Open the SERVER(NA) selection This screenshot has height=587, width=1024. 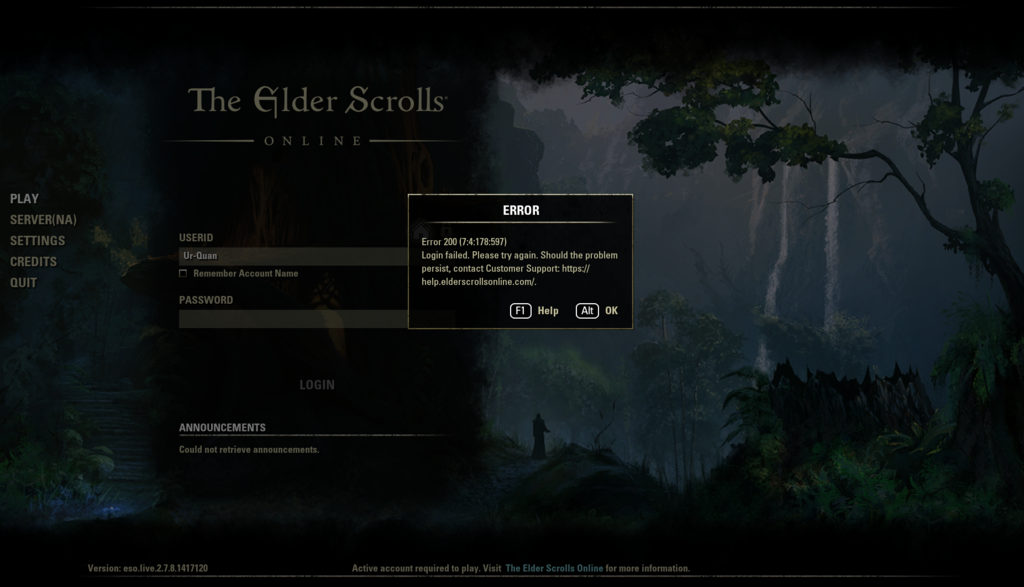pyautogui.click(x=43, y=220)
